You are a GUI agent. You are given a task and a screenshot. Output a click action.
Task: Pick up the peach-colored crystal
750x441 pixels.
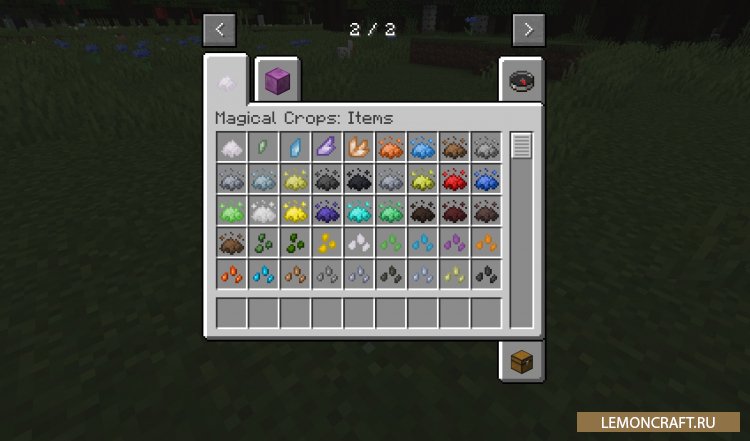click(x=360, y=148)
